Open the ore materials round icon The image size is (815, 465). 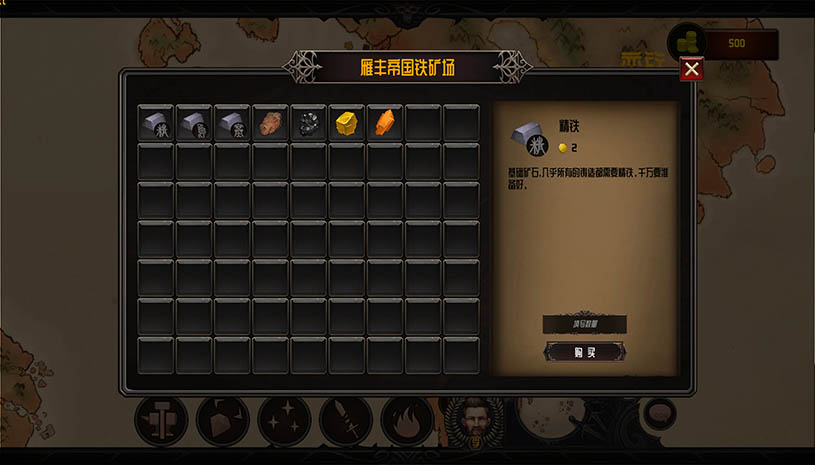223,421
